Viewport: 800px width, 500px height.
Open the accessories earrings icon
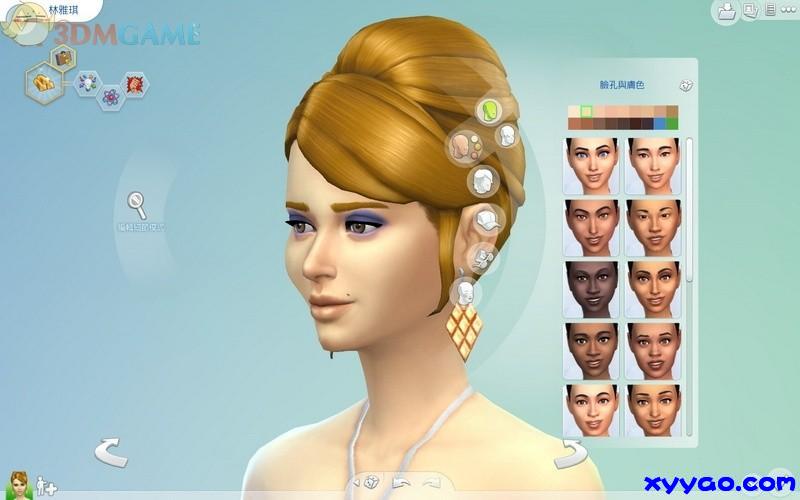483,258
